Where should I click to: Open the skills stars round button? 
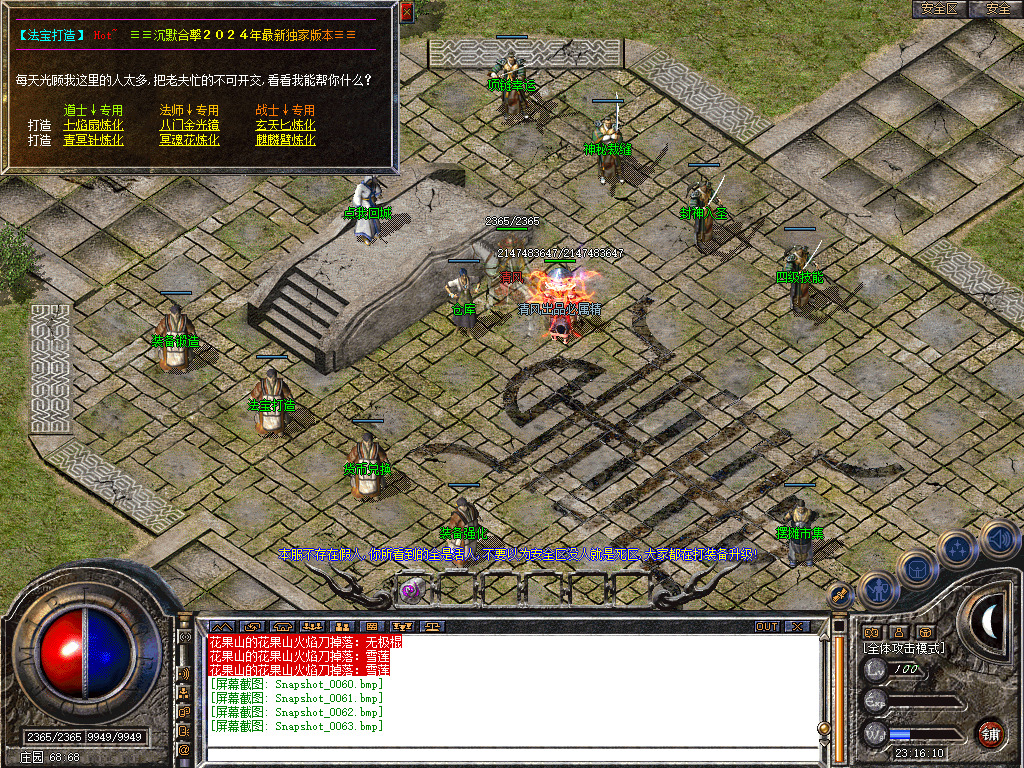pos(958,549)
